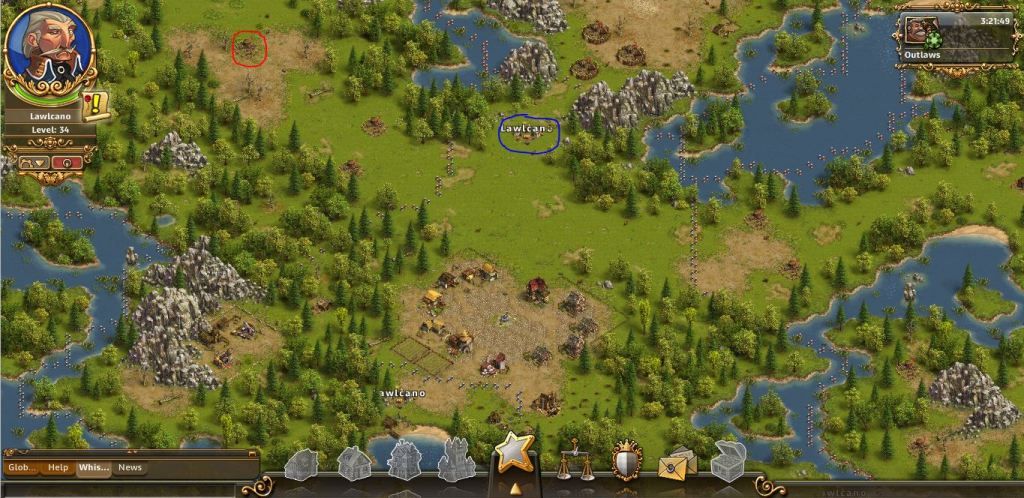Switch to the Help chat tab
Screen dimensions: 1024x498
click(x=58, y=467)
